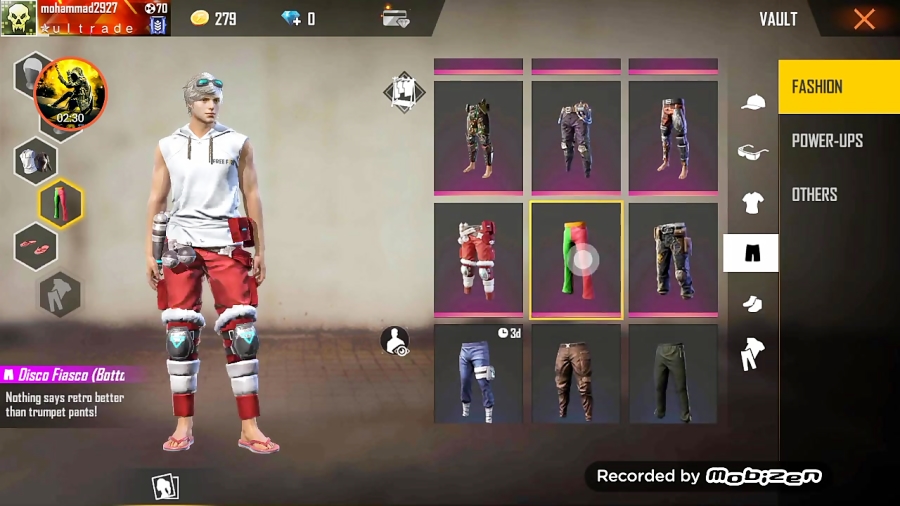Image resolution: width=900 pixels, height=506 pixels.
Task: Select the black shorts bottoms category
Action: 751,254
